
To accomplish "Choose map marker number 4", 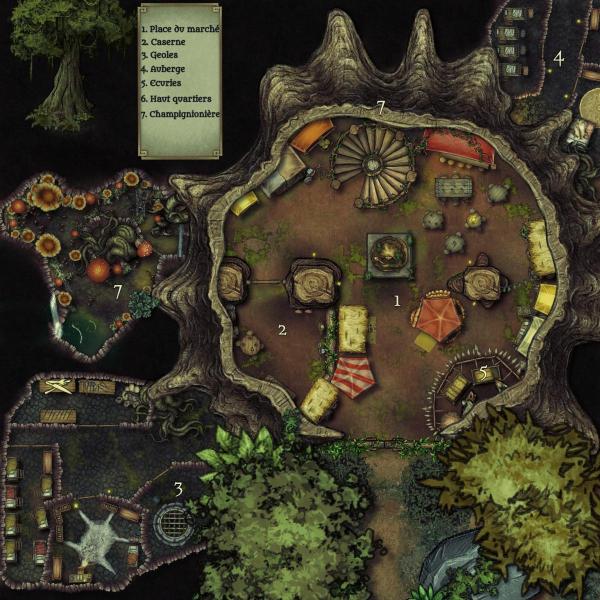I will coord(559,58).
